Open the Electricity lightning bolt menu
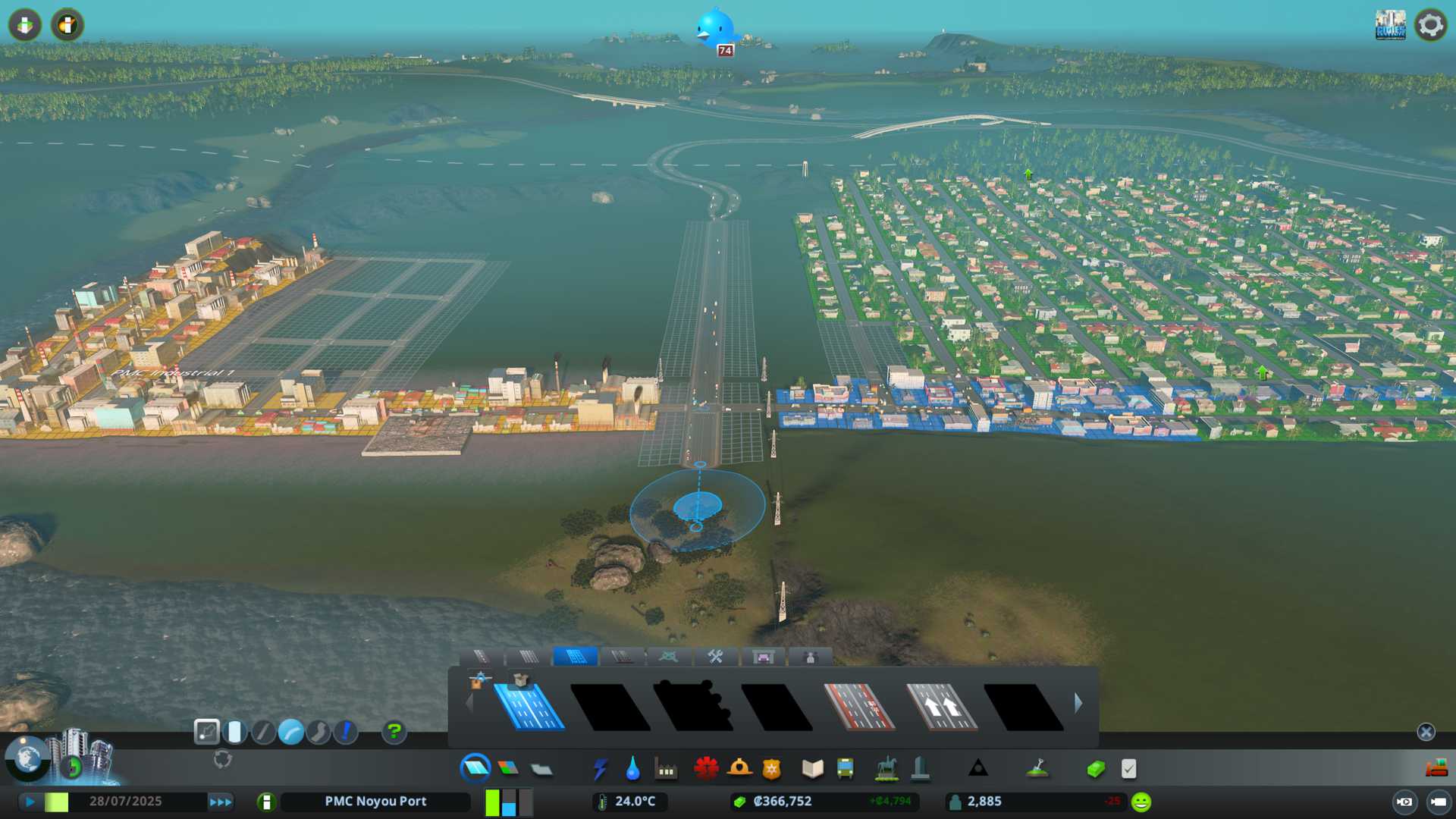The width and height of the screenshot is (1456, 819). (600, 769)
